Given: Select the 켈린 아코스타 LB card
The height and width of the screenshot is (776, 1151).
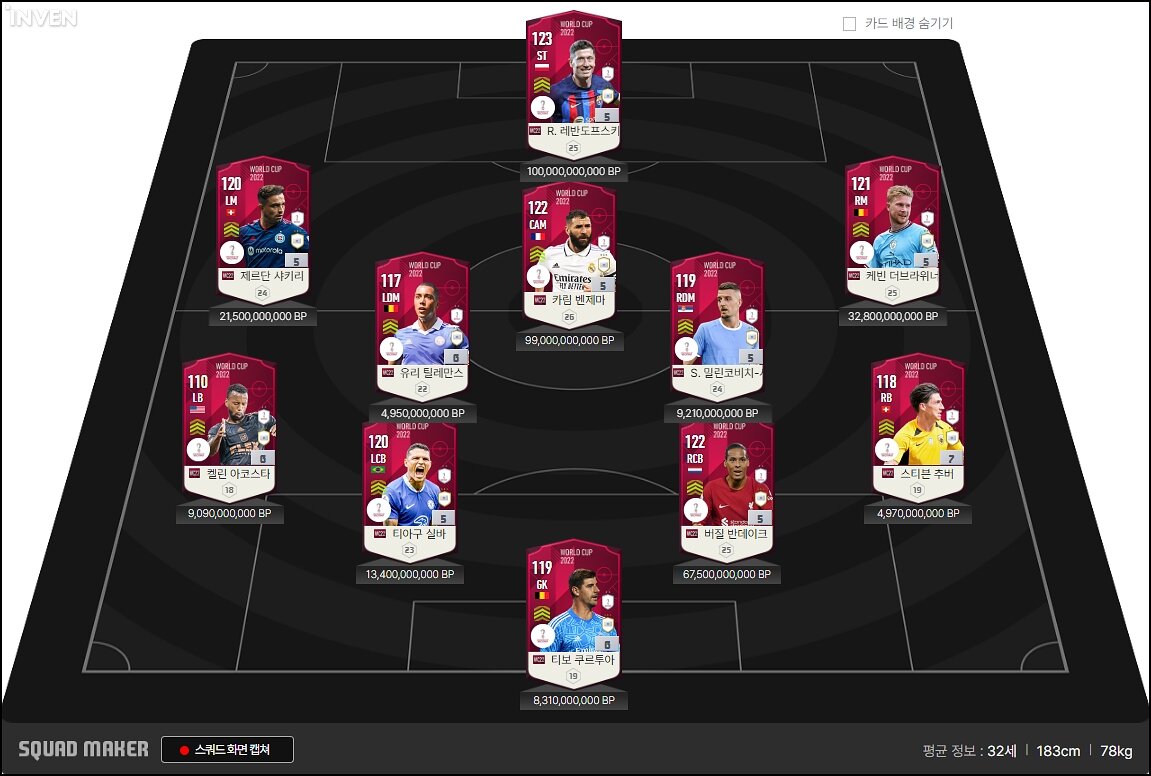Looking at the screenshot, I should (229, 424).
